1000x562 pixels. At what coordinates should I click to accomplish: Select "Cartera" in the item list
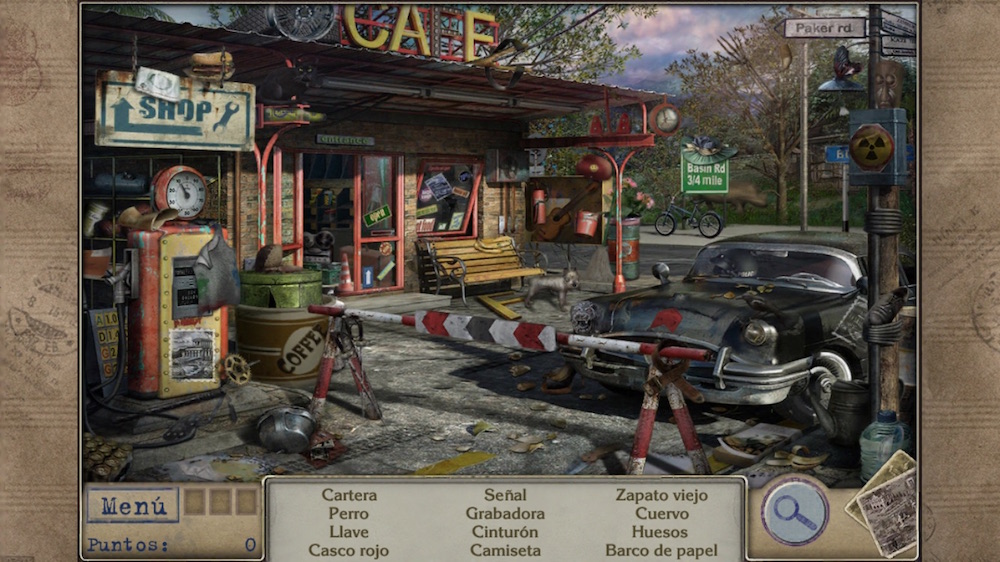coord(349,495)
